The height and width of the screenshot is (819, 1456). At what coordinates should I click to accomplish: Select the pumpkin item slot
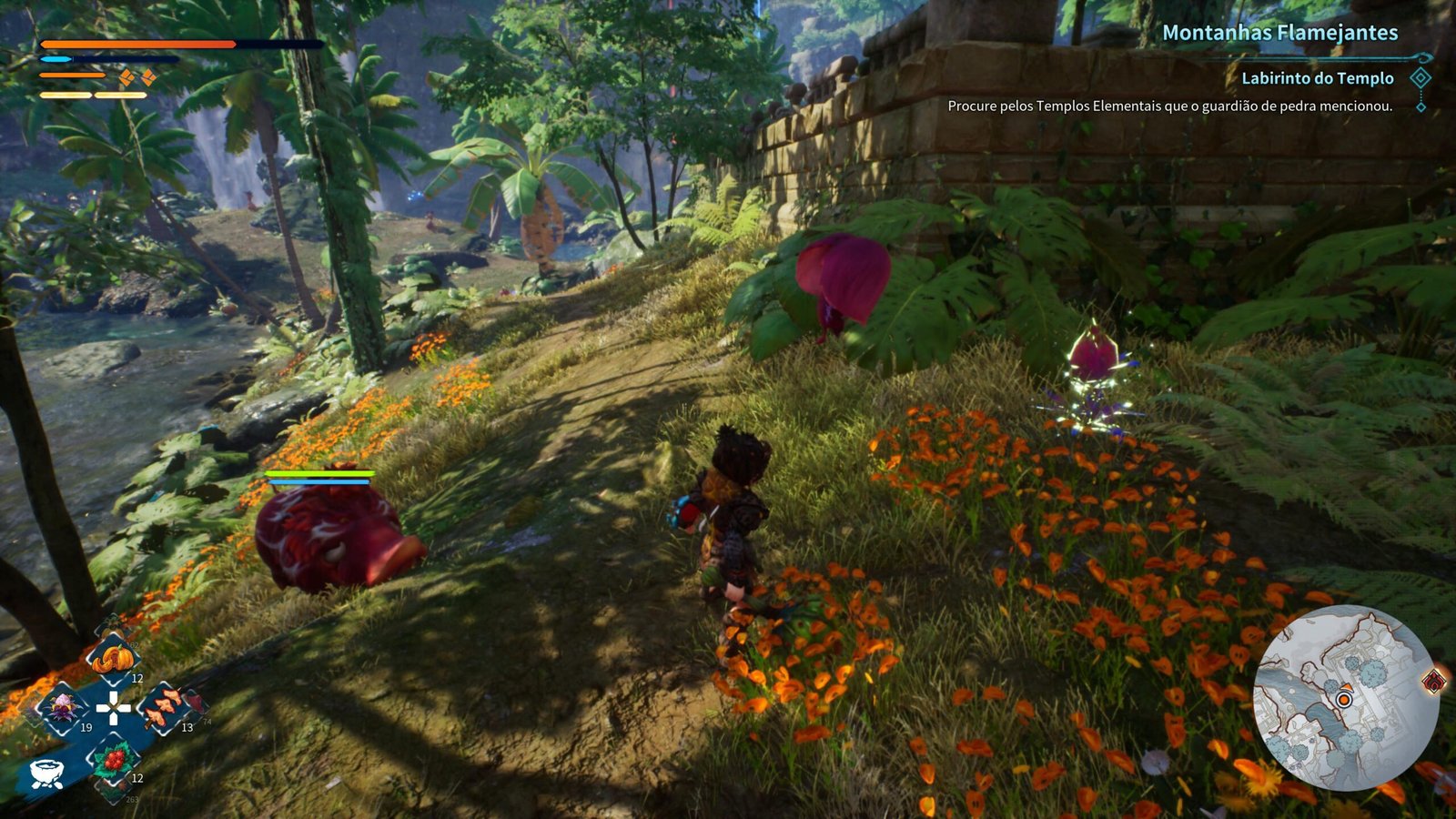pyautogui.click(x=112, y=657)
